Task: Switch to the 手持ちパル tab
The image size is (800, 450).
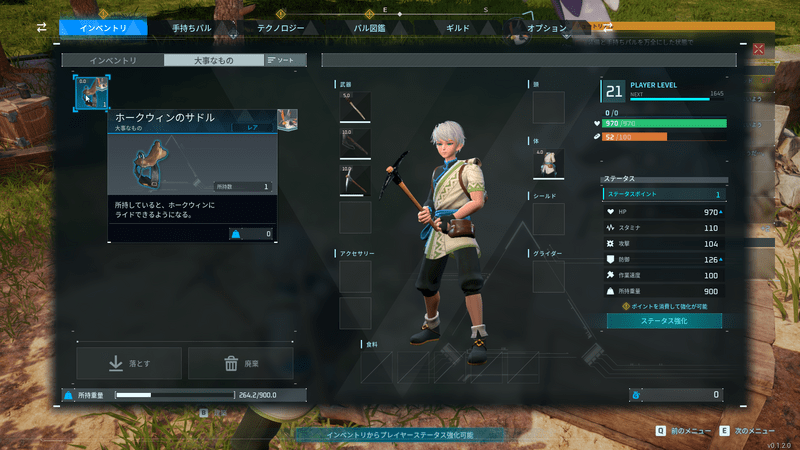Action: click(x=190, y=28)
